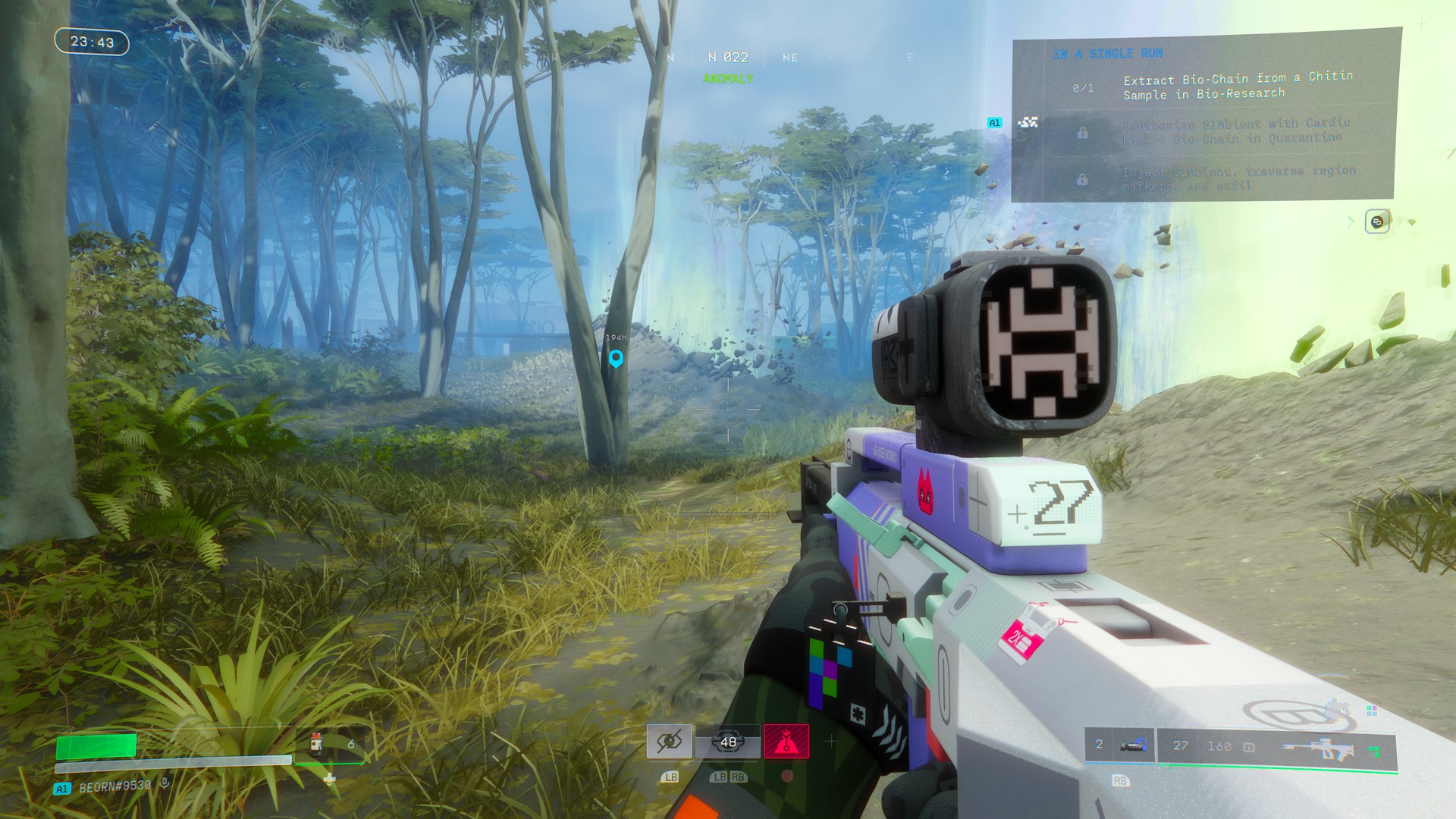
Task: Open the Extract Bio-Chain objective
Action: click(1238, 86)
